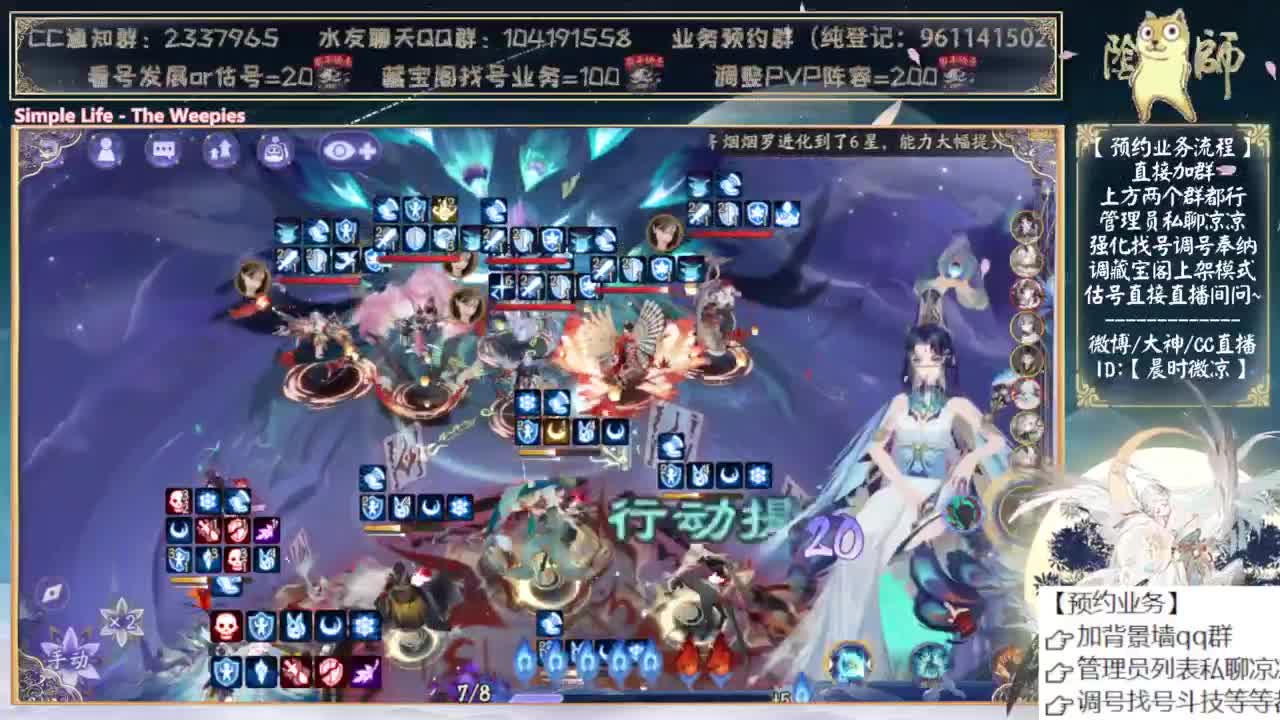The image size is (1280, 720).
Task: Select the invite teammates icon
Action: point(221,150)
